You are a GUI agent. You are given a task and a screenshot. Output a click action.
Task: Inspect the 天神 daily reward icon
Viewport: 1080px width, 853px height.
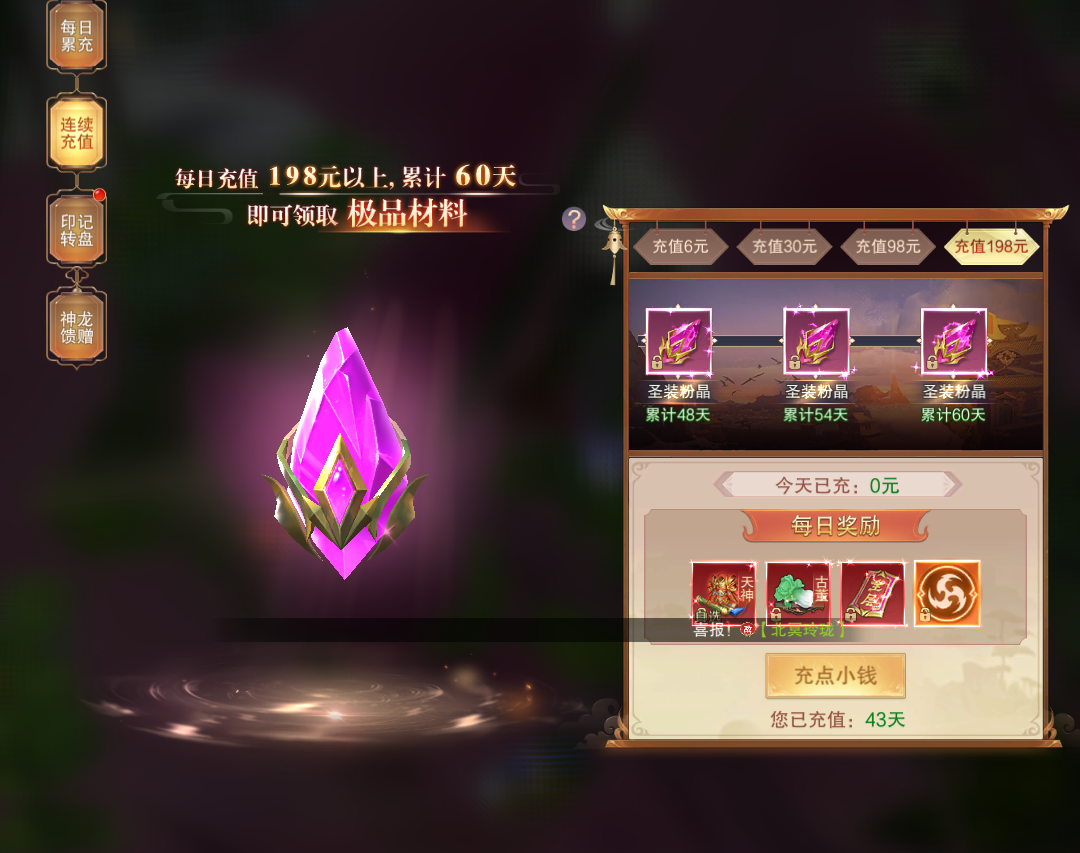[723, 593]
